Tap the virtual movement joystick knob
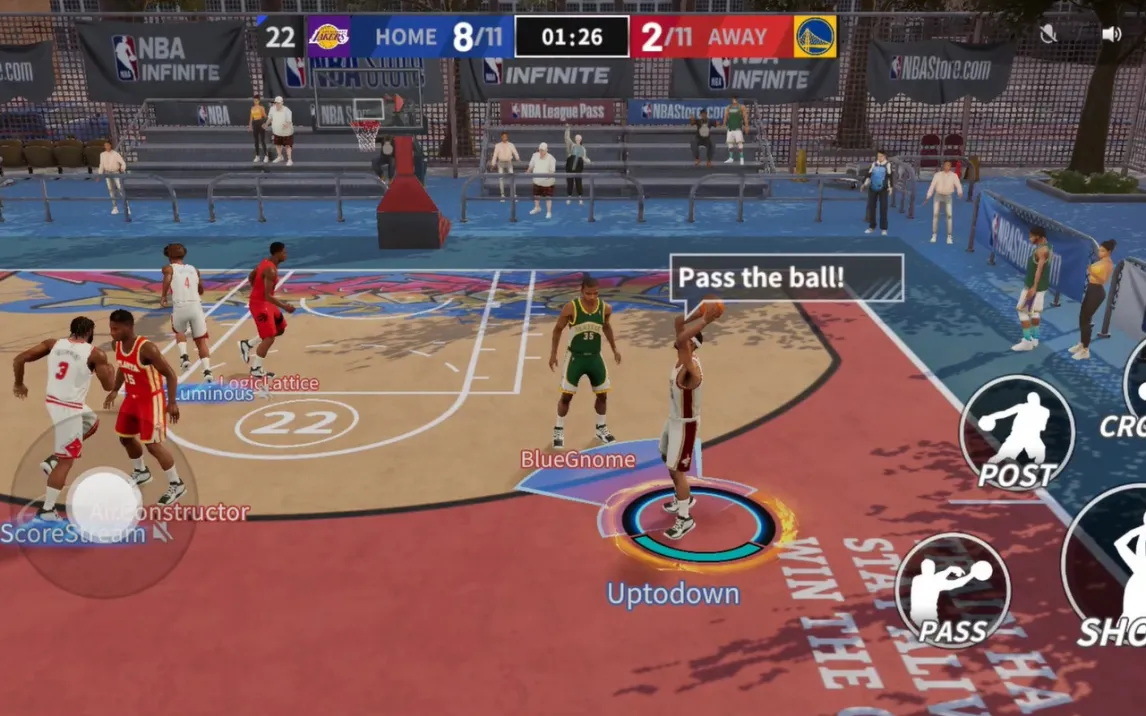 tap(104, 505)
